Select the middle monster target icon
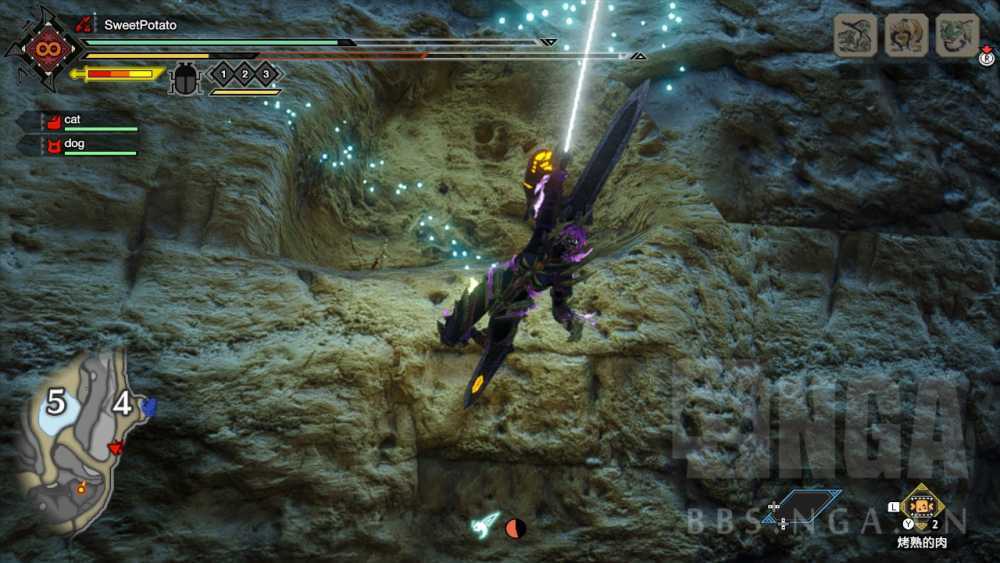This screenshot has width=1000, height=563. click(x=906, y=35)
